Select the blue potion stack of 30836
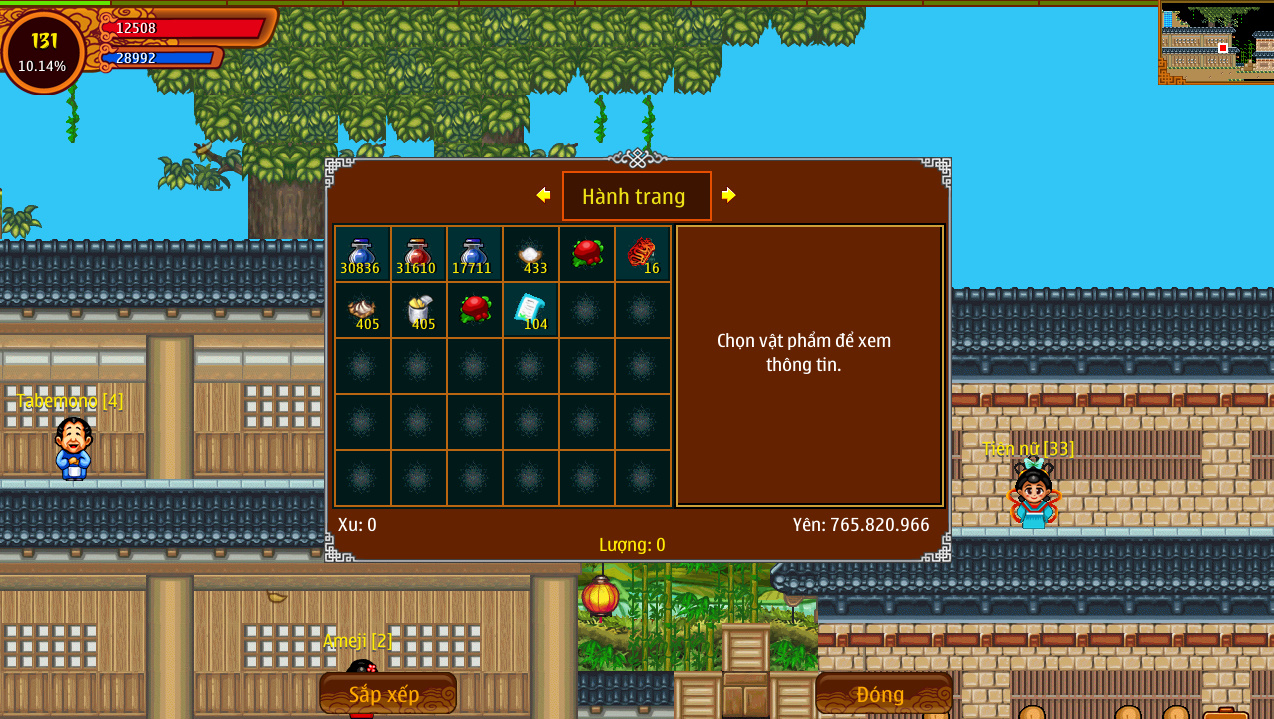 point(362,254)
